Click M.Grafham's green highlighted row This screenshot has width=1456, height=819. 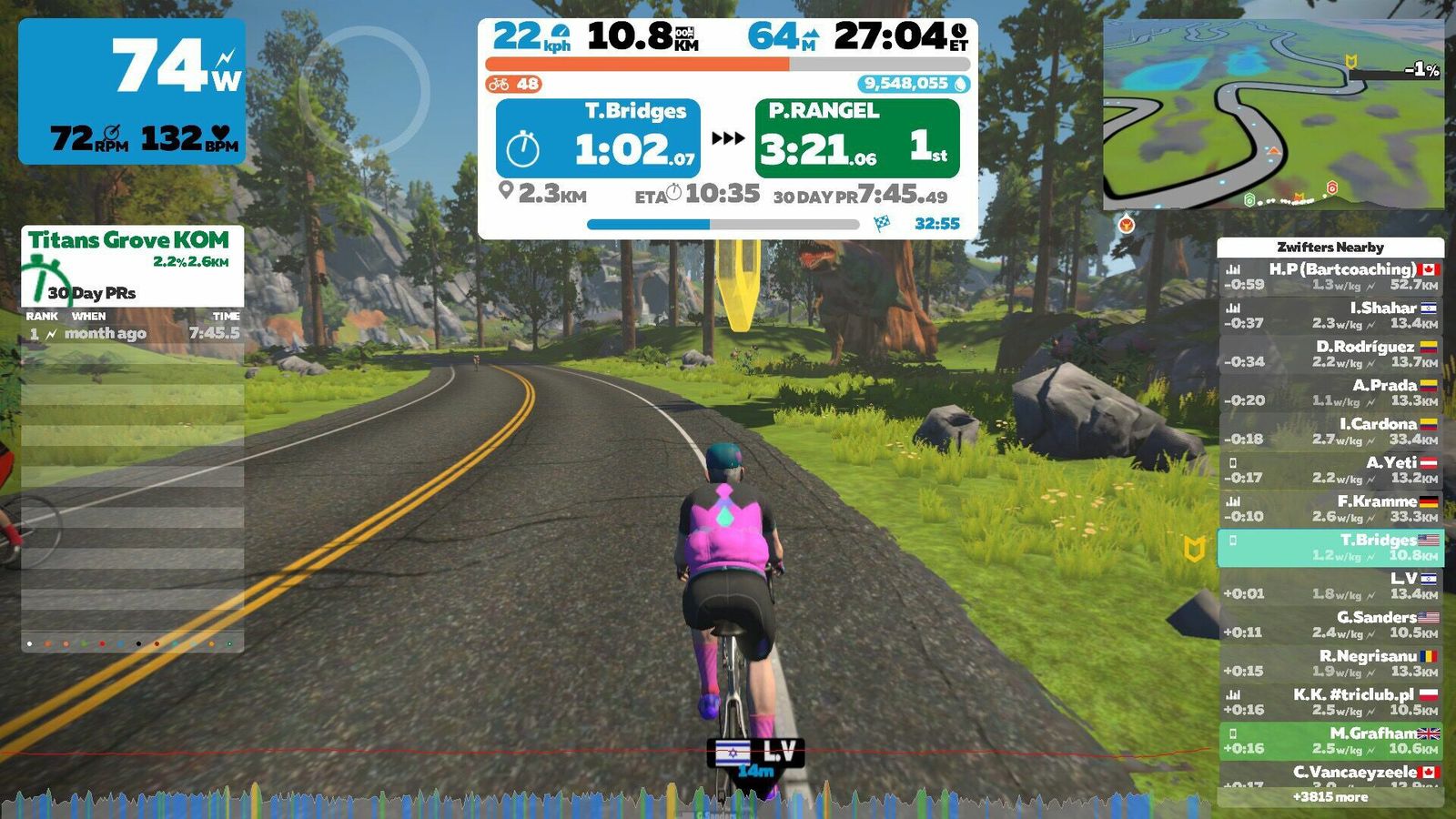(x=1330, y=741)
